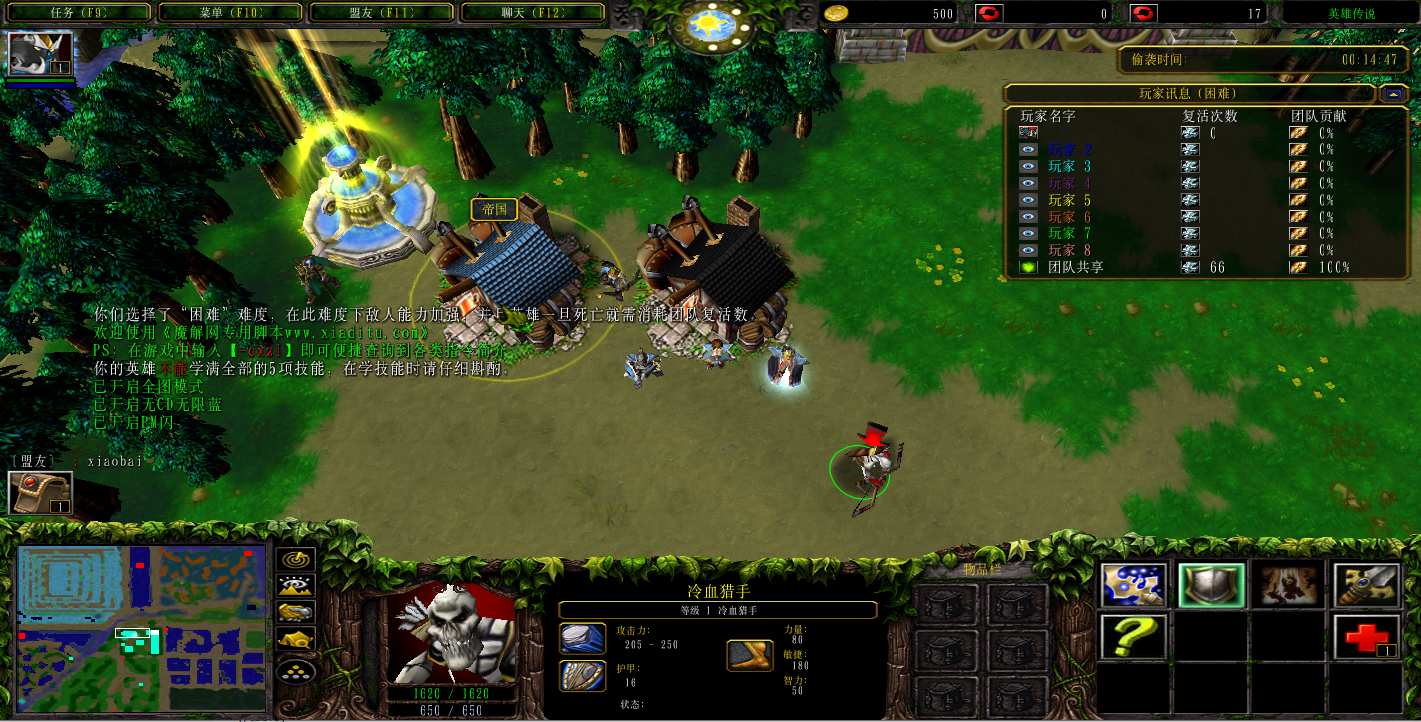Open the 菜单 (F10) game menu

tap(230, 13)
